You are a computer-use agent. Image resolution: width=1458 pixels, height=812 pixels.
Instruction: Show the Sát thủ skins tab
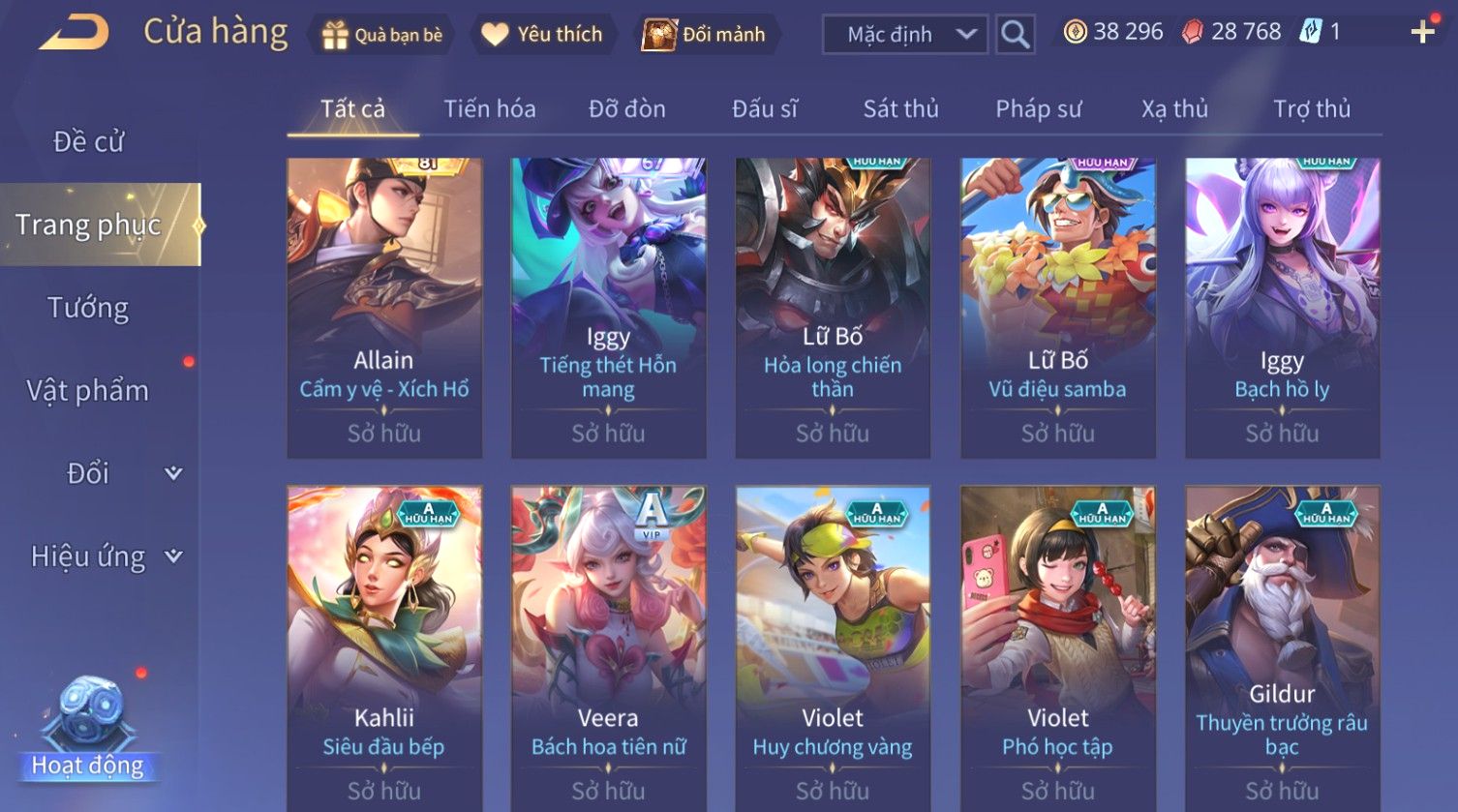(x=900, y=109)
